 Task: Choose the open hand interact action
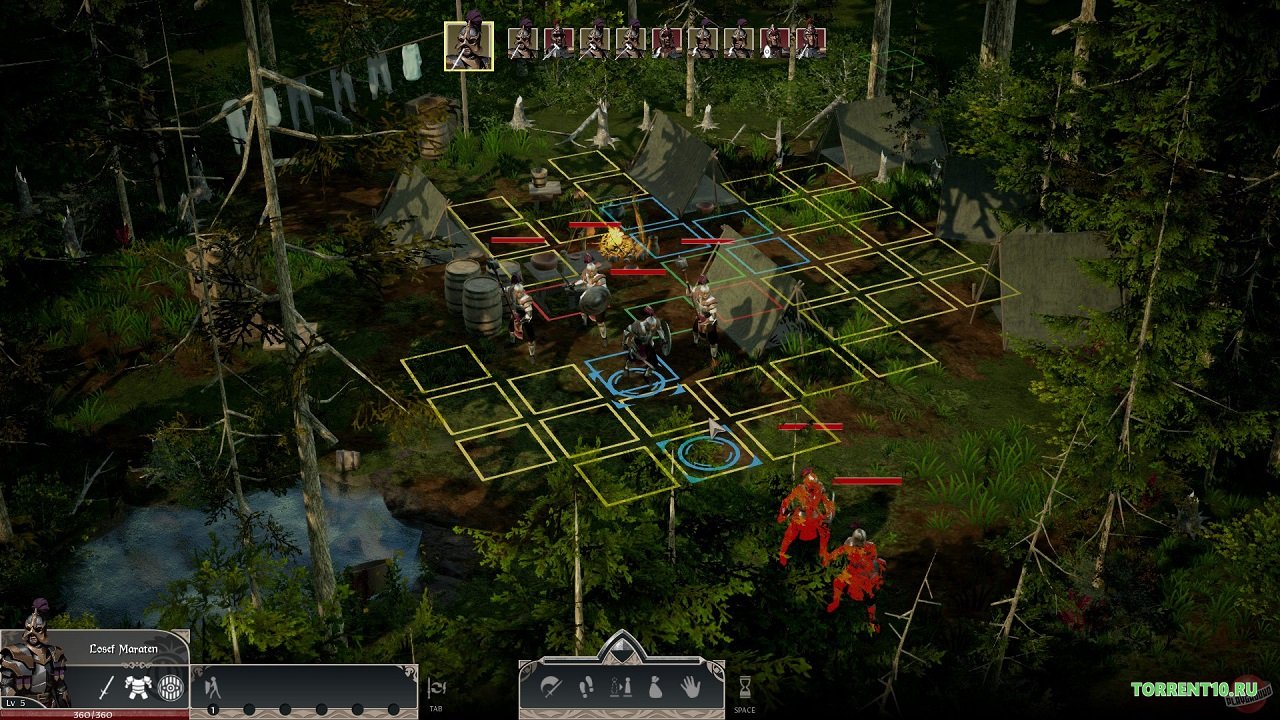[x=691, y=687]
